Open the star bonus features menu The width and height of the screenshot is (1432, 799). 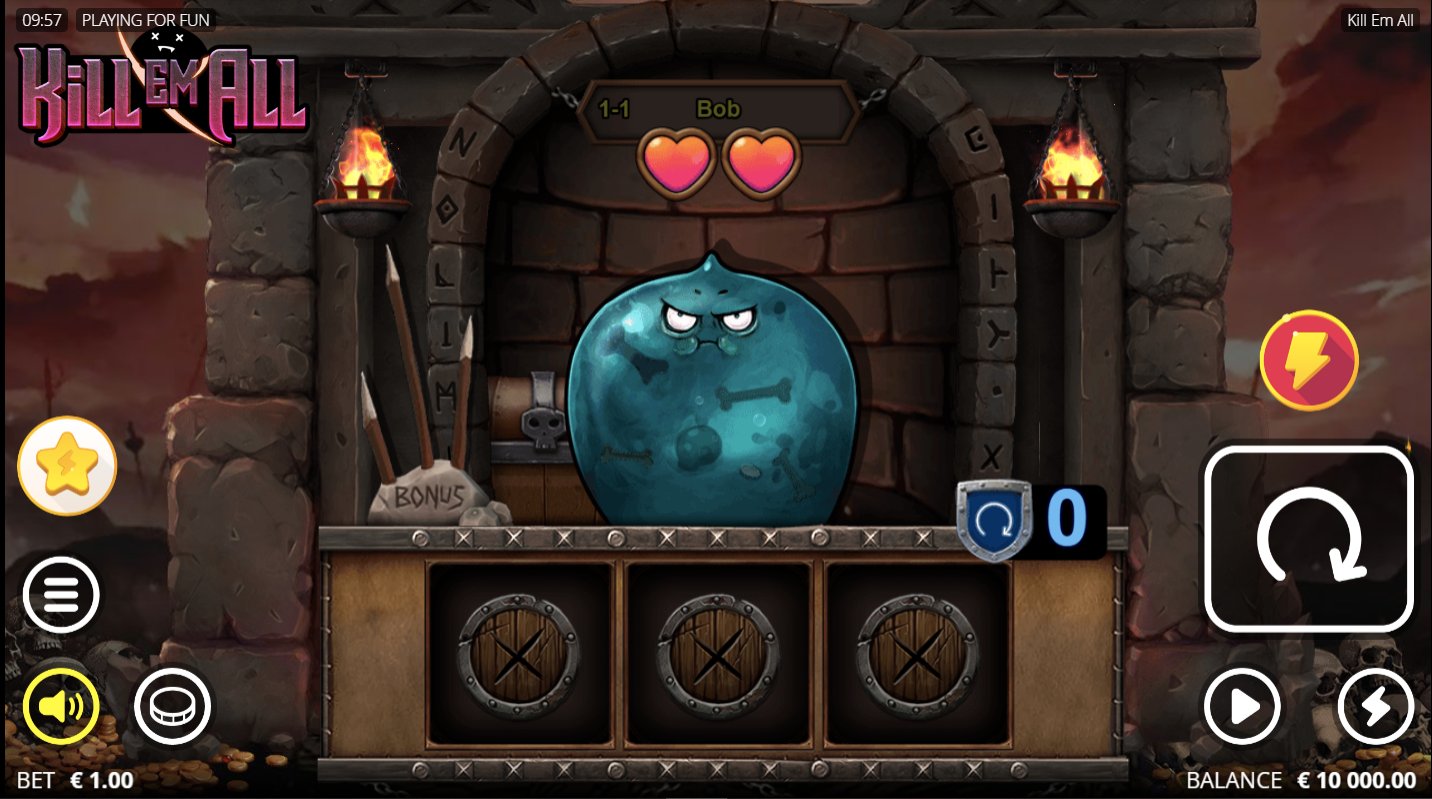click(x=66, y=464)
